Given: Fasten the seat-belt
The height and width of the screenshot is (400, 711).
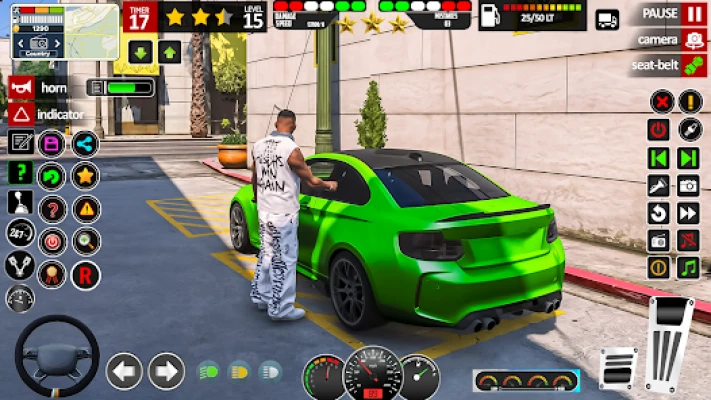Looking at the screenshot, I should click(x=694, y=66).
